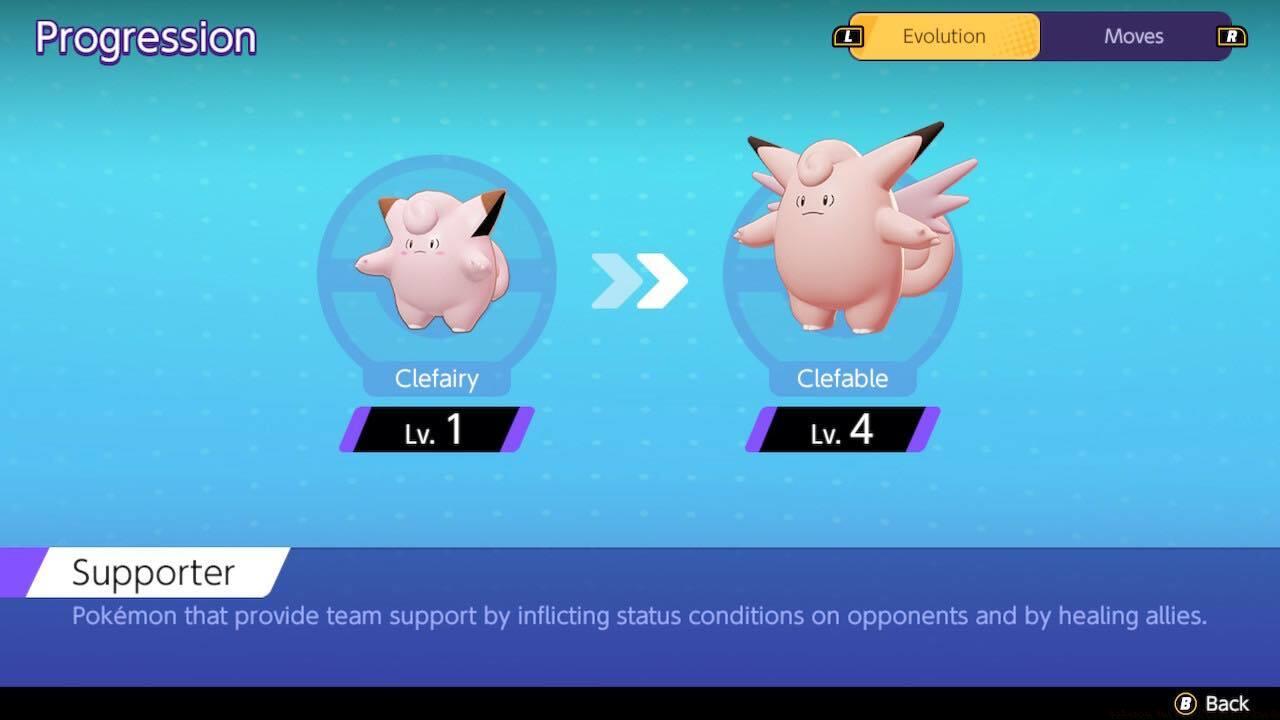
Task: Click the Back button
Action: 1213,703
